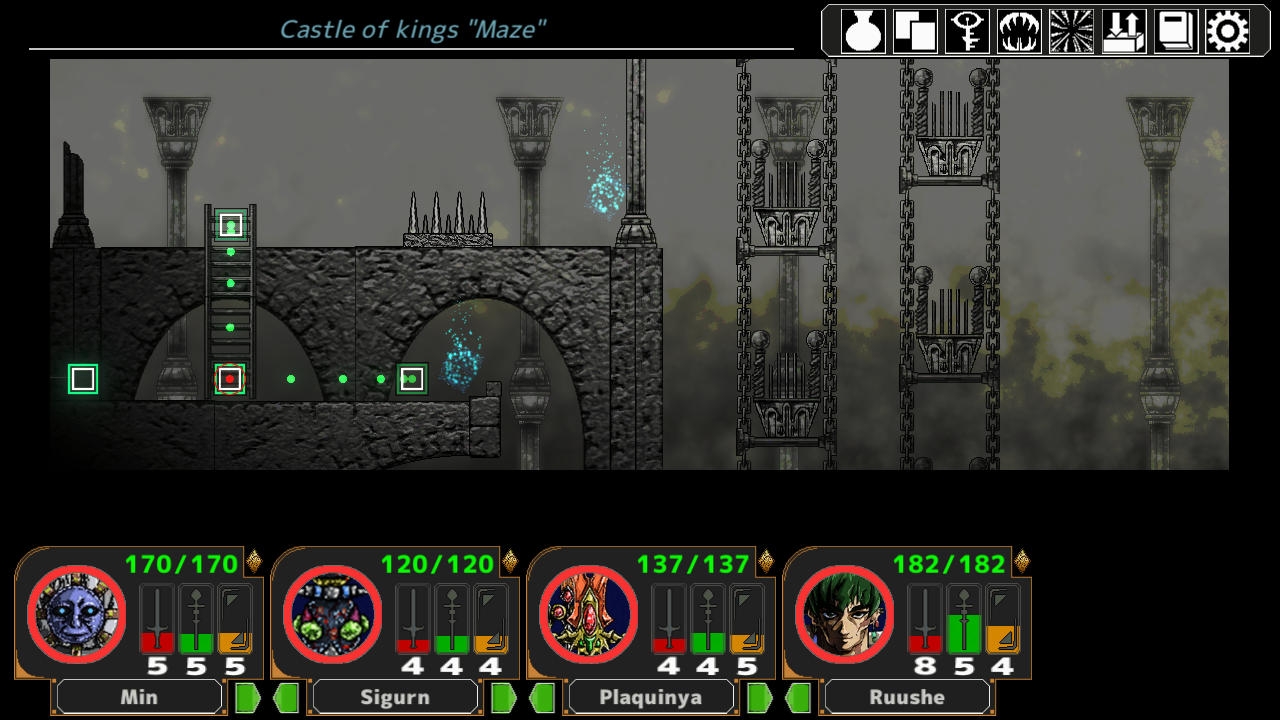Activate the starburst toolbar icon
Image resolution: width=1280 pixels, height=720 pixels.
point(1071,32)
